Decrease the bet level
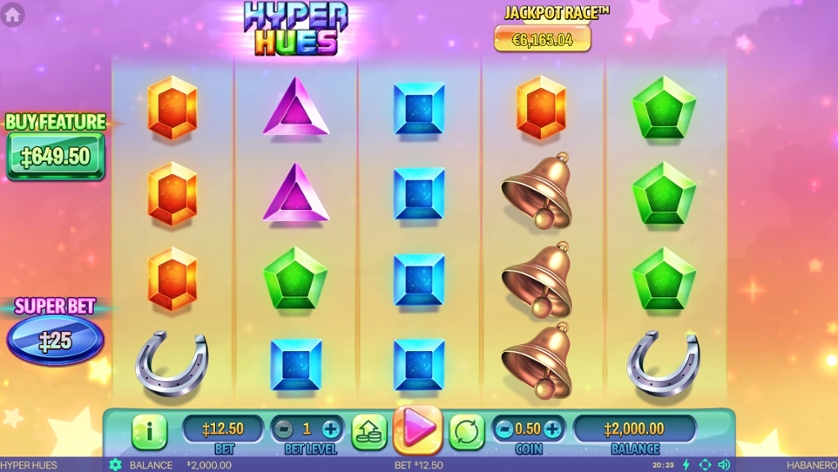The image size is (838, 472). point(284,429)
